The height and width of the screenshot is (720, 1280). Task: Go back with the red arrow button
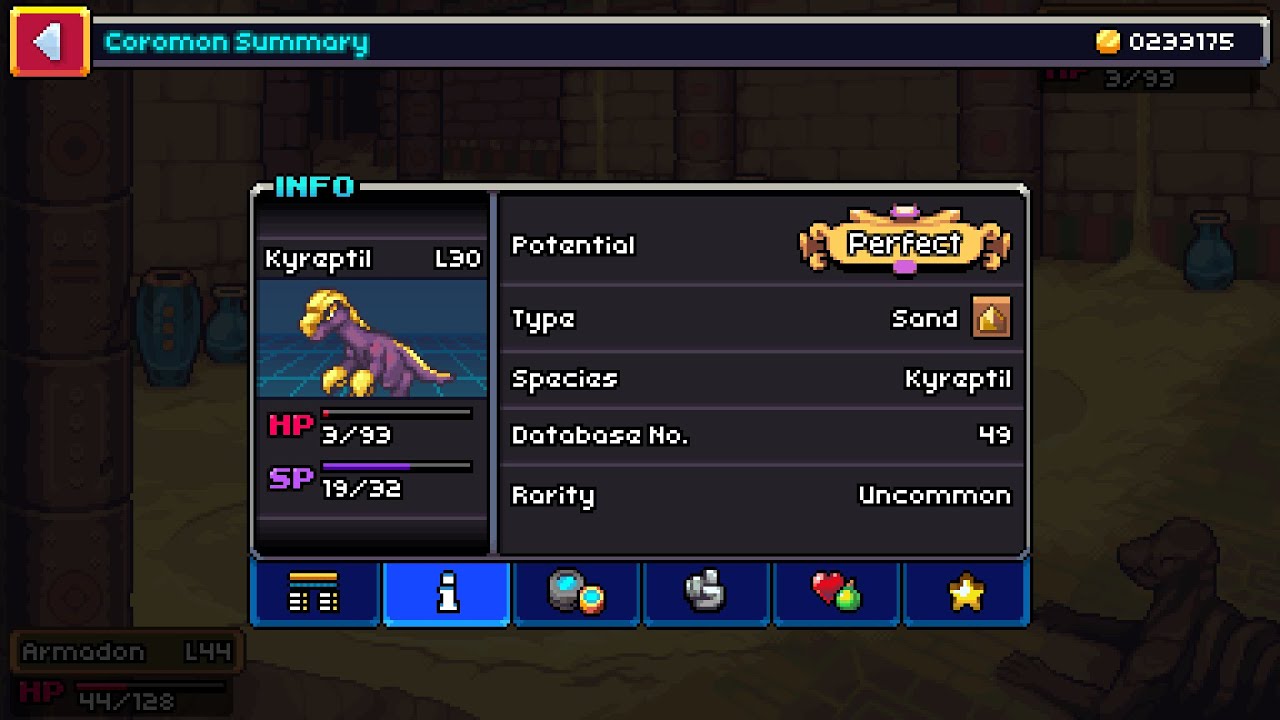click(49, 42)
